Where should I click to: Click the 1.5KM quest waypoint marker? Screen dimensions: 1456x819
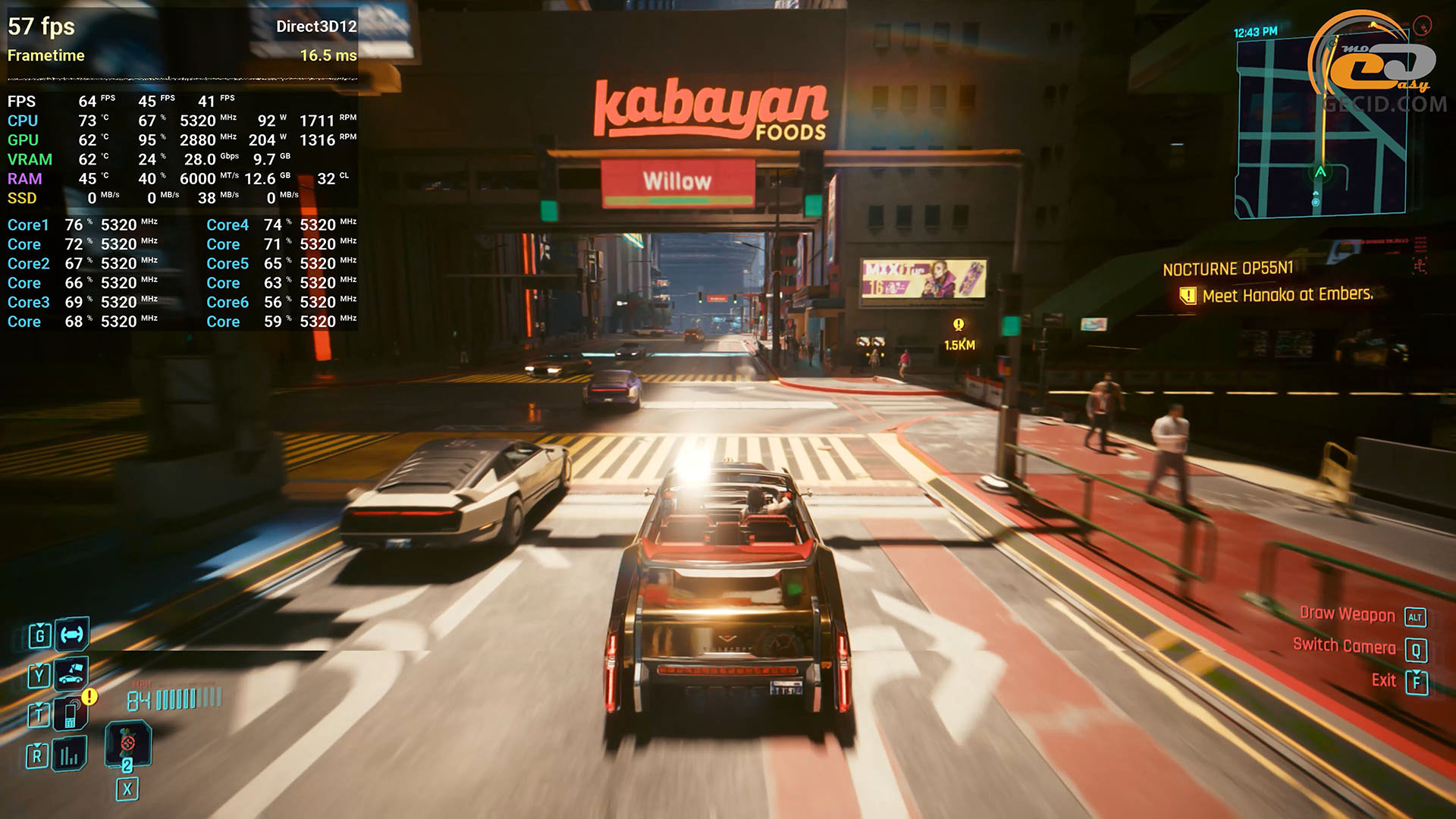959,334
